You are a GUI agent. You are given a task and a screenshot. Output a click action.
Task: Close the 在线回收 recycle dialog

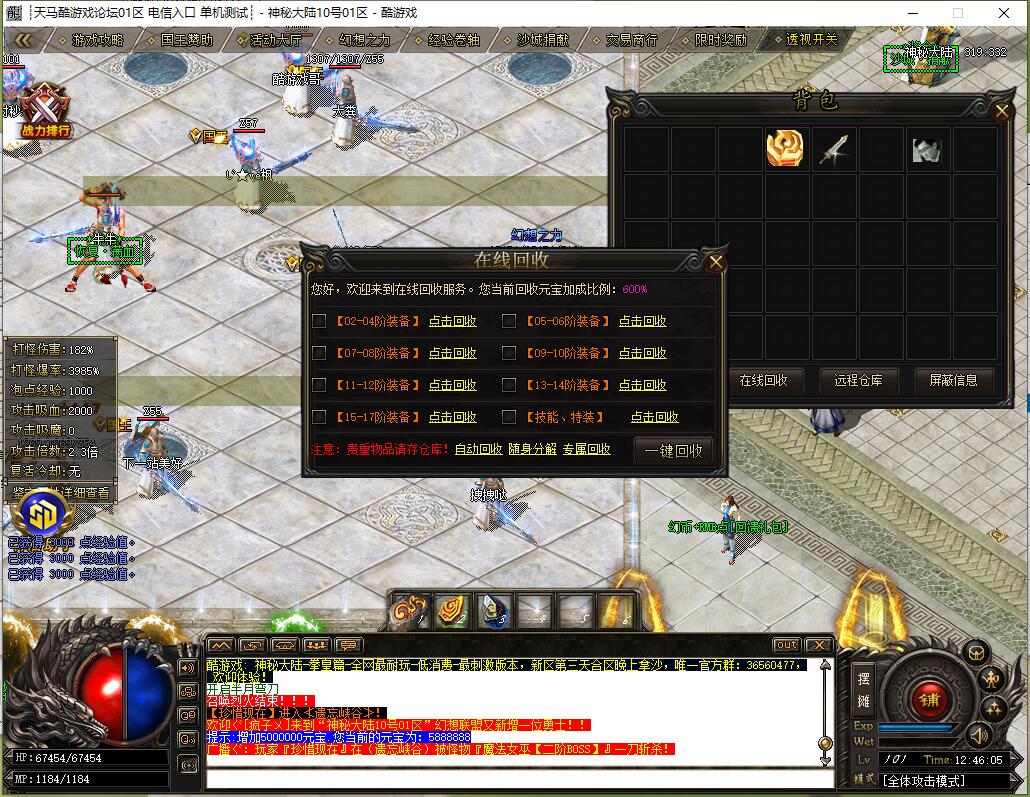[716, 263]
